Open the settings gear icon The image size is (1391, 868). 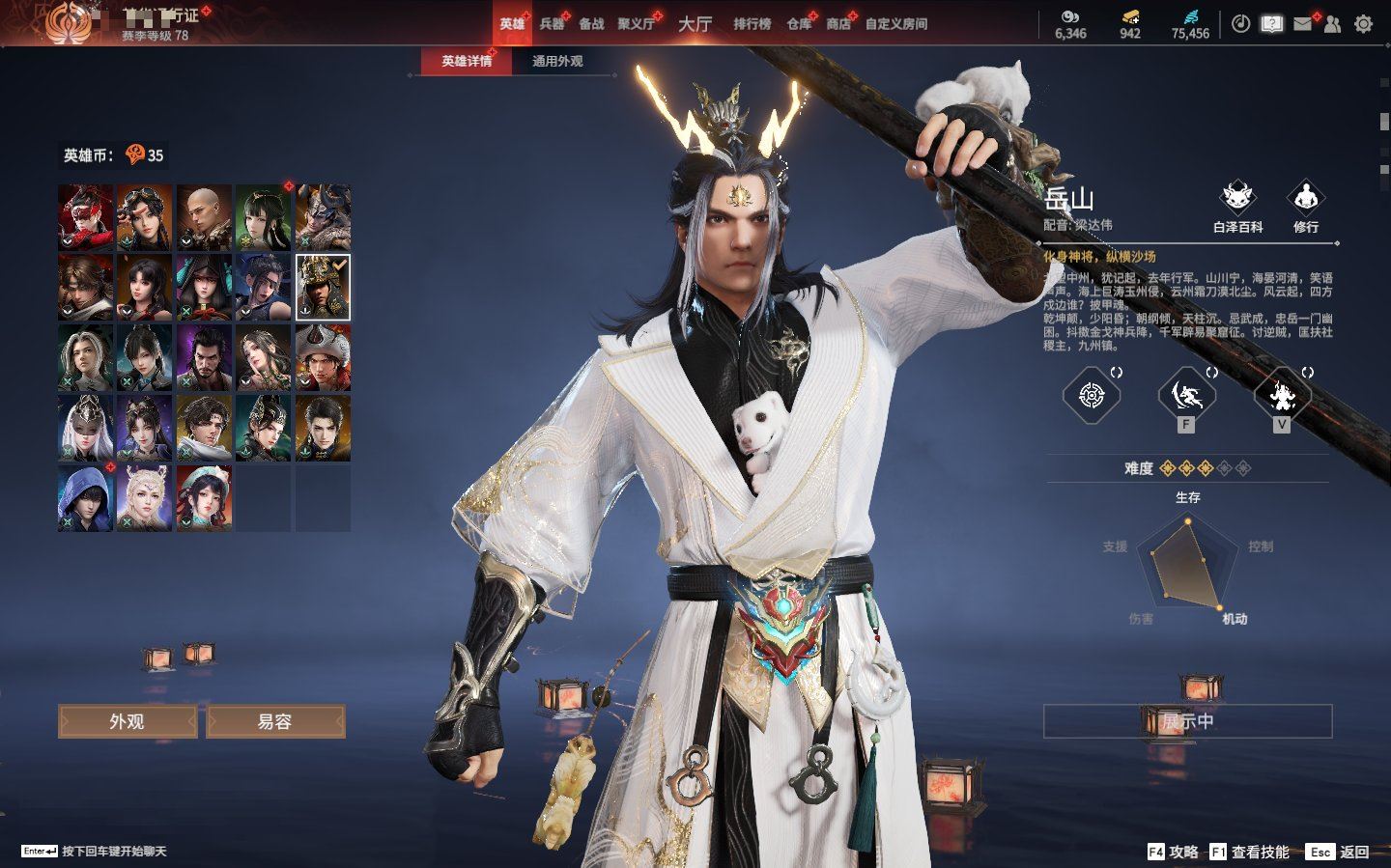pos(1363,24)
